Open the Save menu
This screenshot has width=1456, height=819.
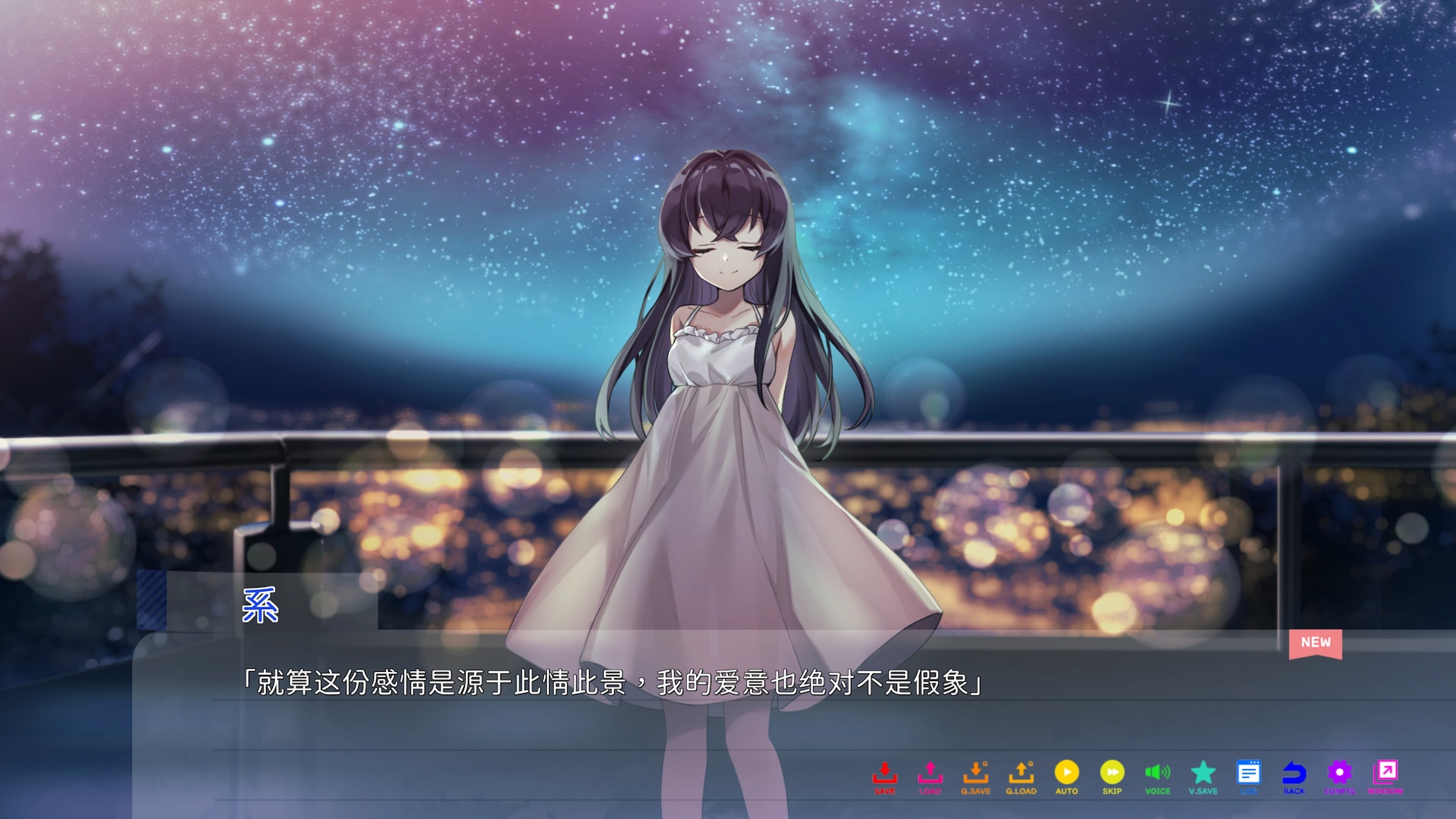click(884, 776)
